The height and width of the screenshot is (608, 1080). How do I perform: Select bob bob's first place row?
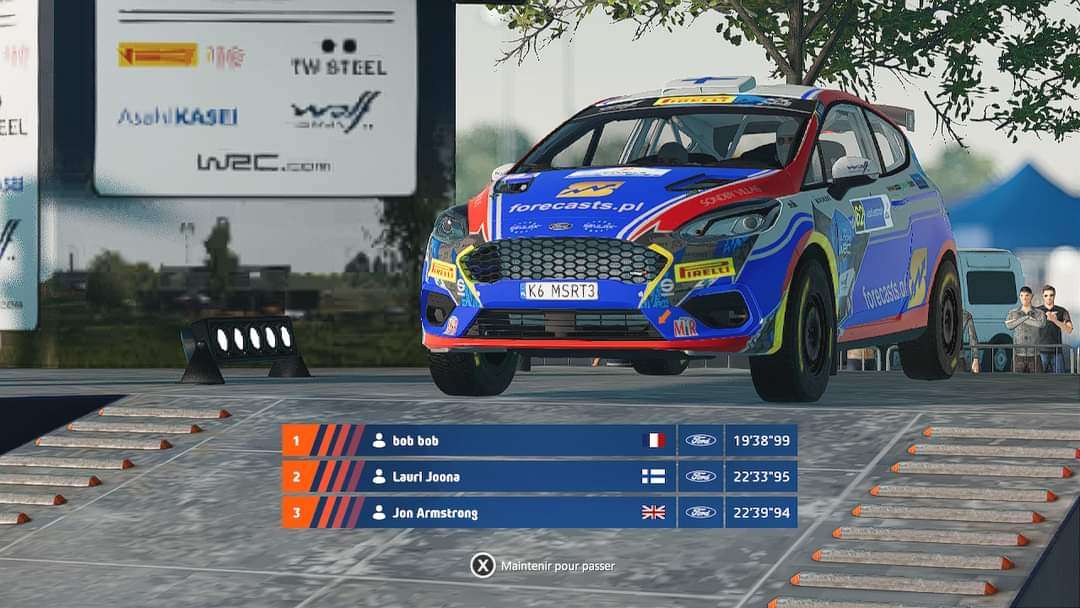pyautogui.click(x=539, y=440)
